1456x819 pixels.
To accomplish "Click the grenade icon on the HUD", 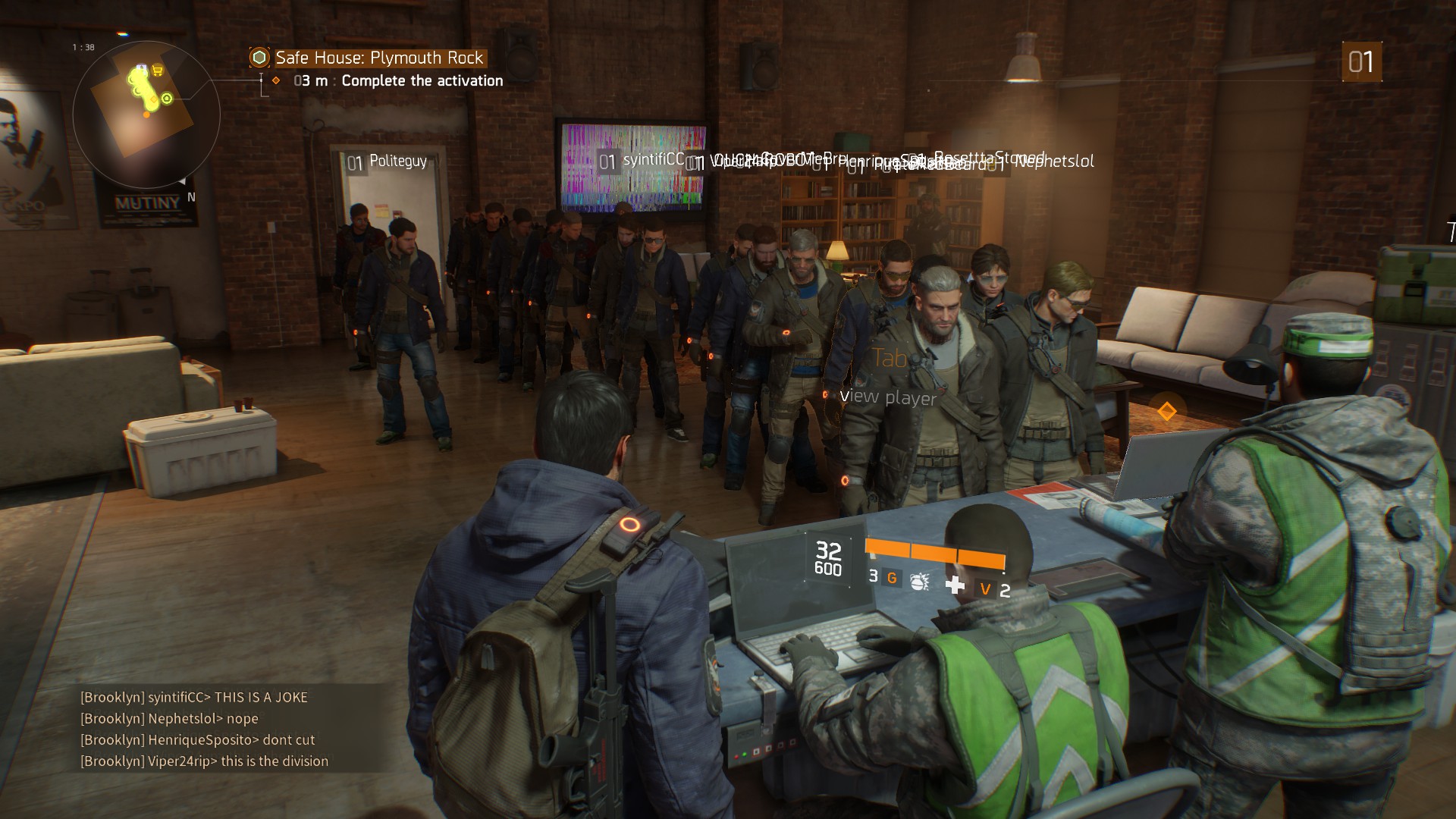I will tap(919, 582).
